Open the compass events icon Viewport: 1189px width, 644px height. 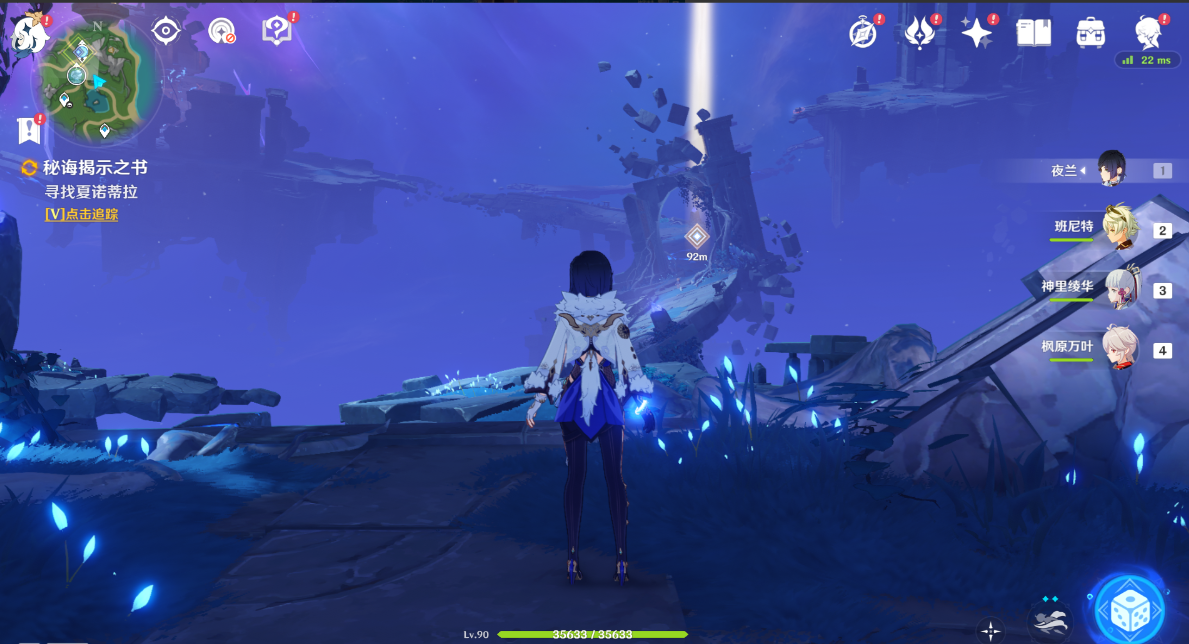coord(863,34)
